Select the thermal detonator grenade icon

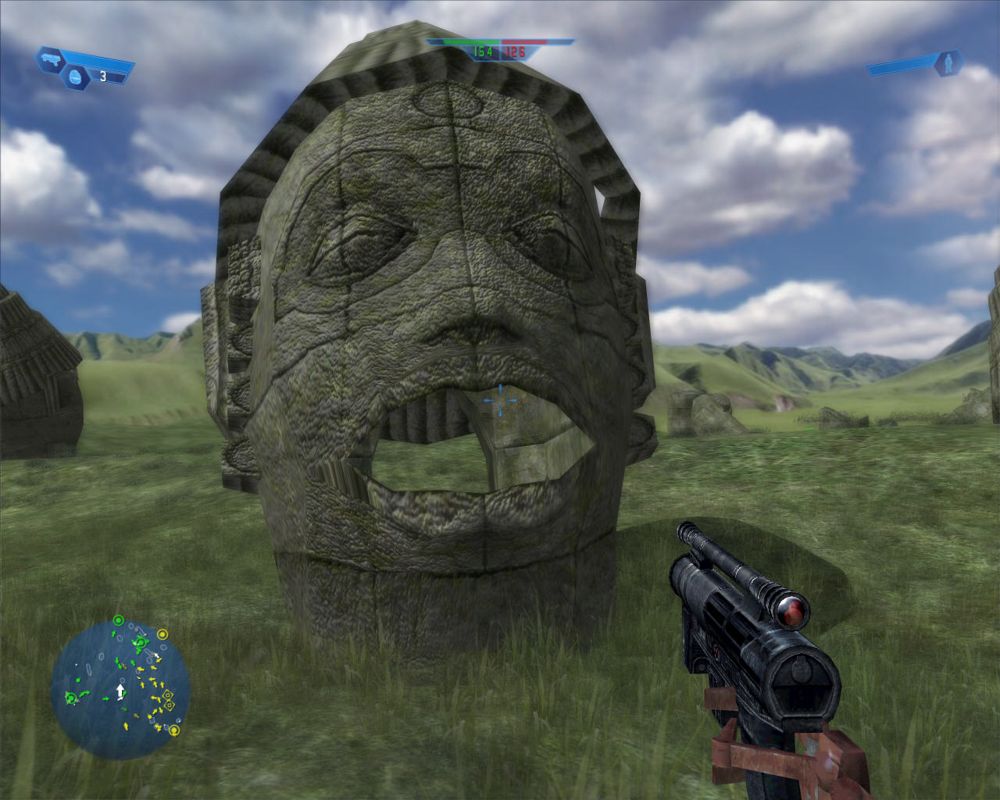[75, 77]
